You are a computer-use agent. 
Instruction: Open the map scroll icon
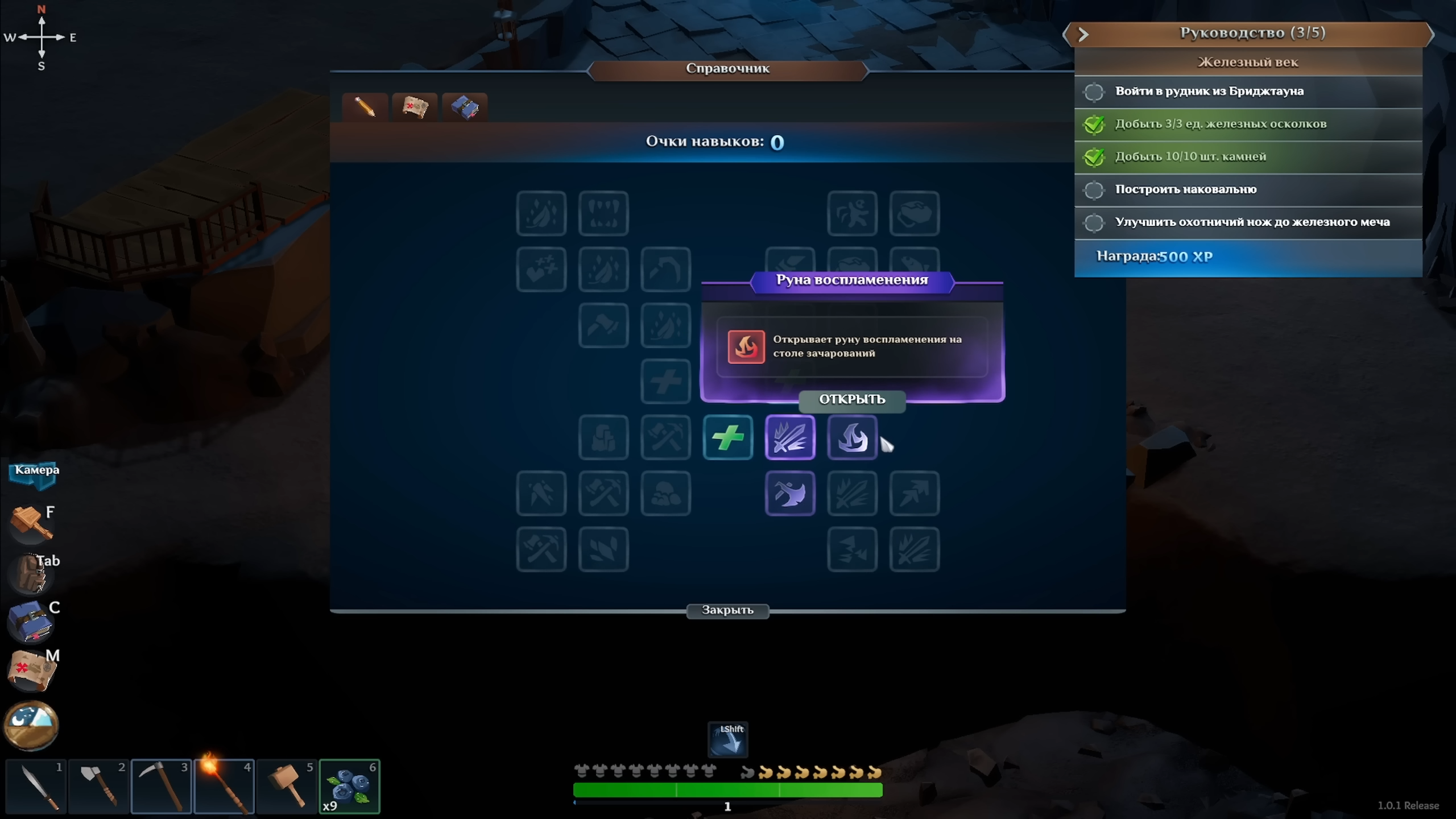point(31,670)
